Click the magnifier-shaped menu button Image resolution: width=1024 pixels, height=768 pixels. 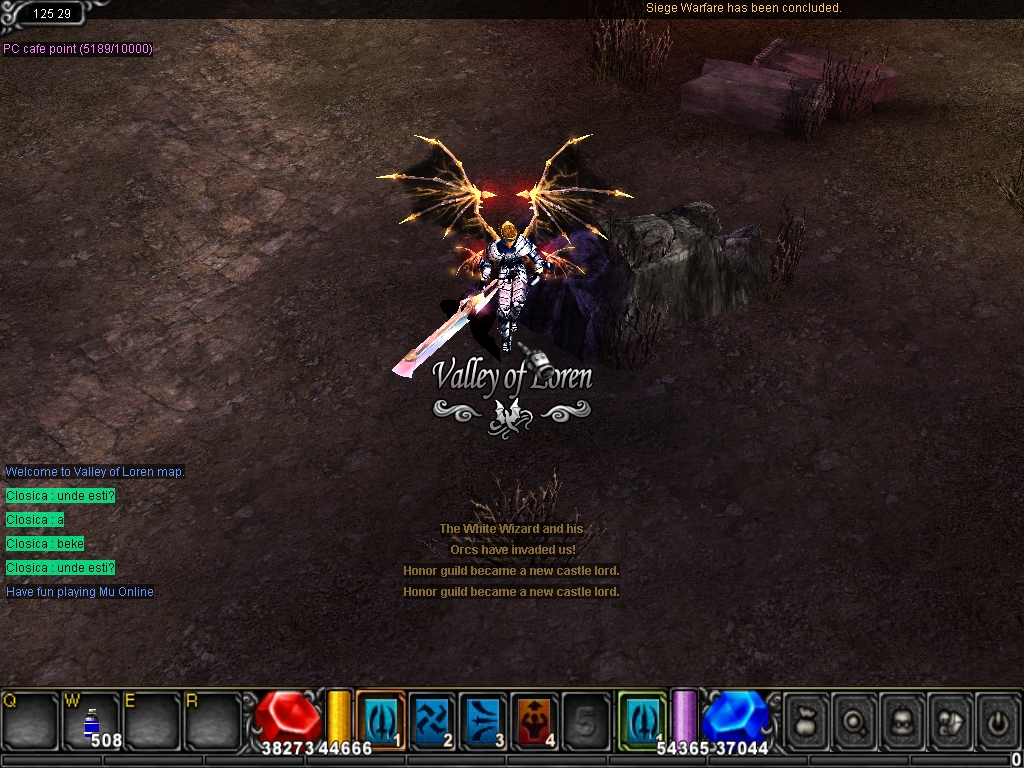tap(856, 719)
